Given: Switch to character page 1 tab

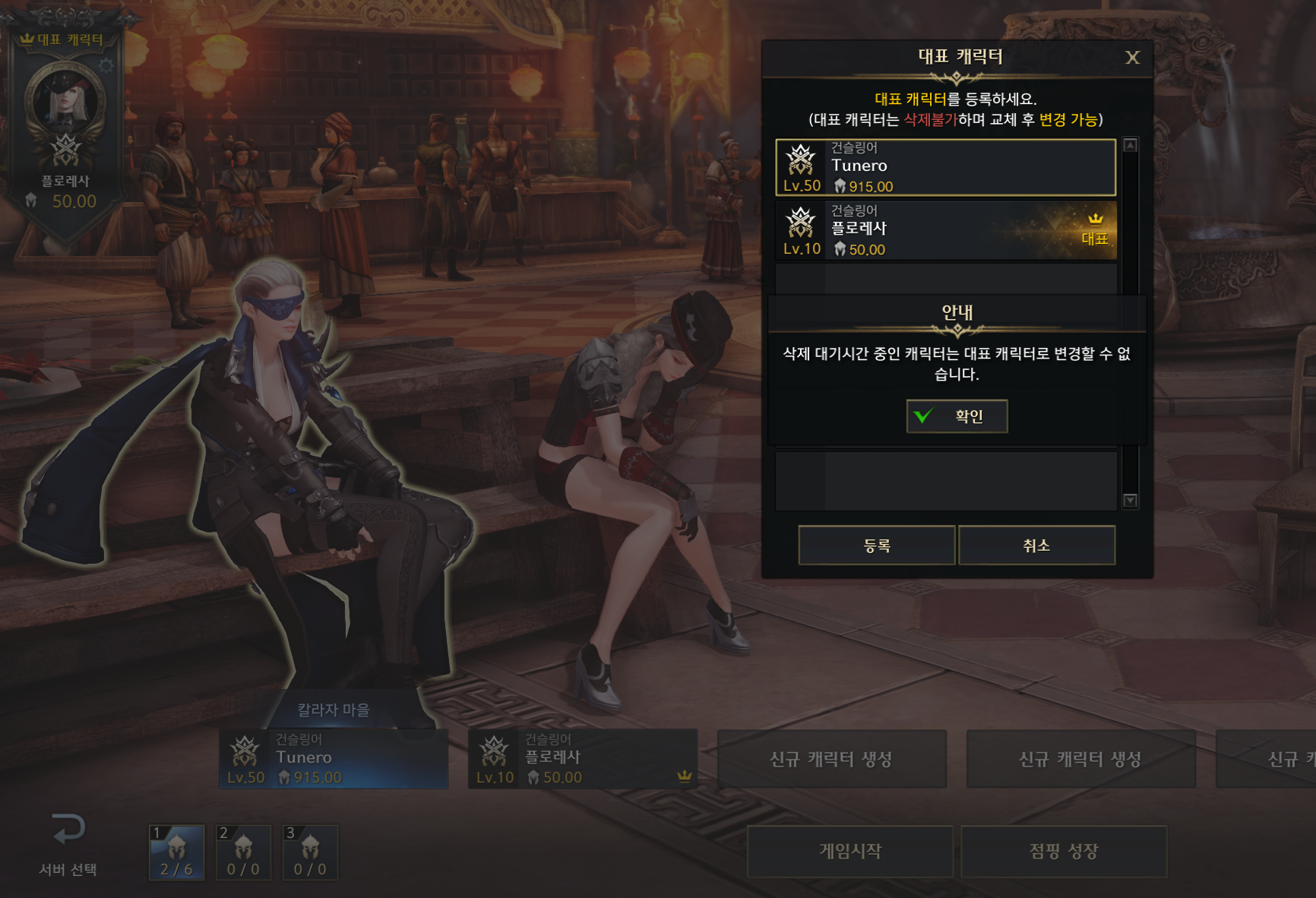Looking at the screenshot, I should click(x=176, y=852).
